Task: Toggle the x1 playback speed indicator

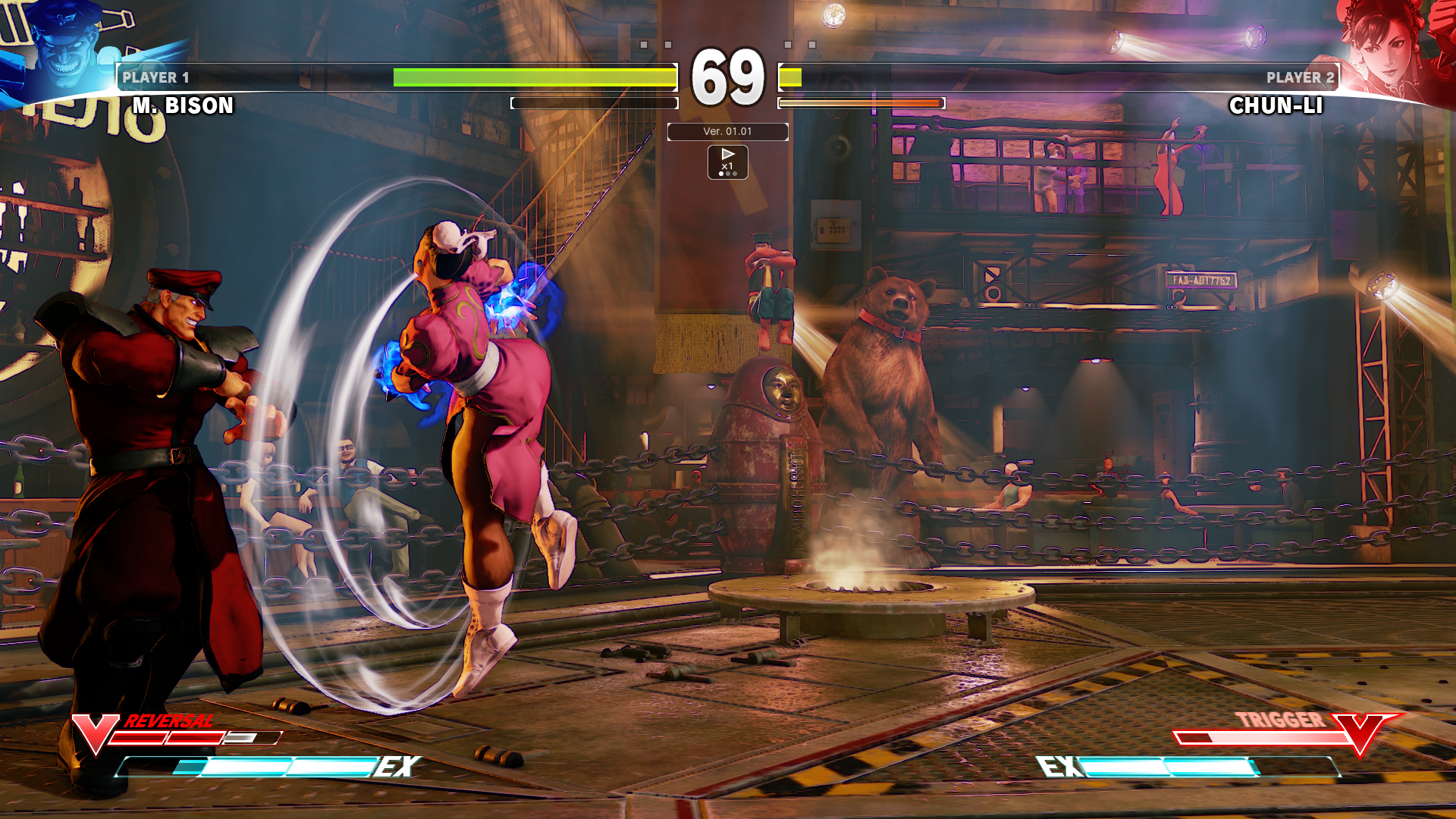Action: click(728, 167)
